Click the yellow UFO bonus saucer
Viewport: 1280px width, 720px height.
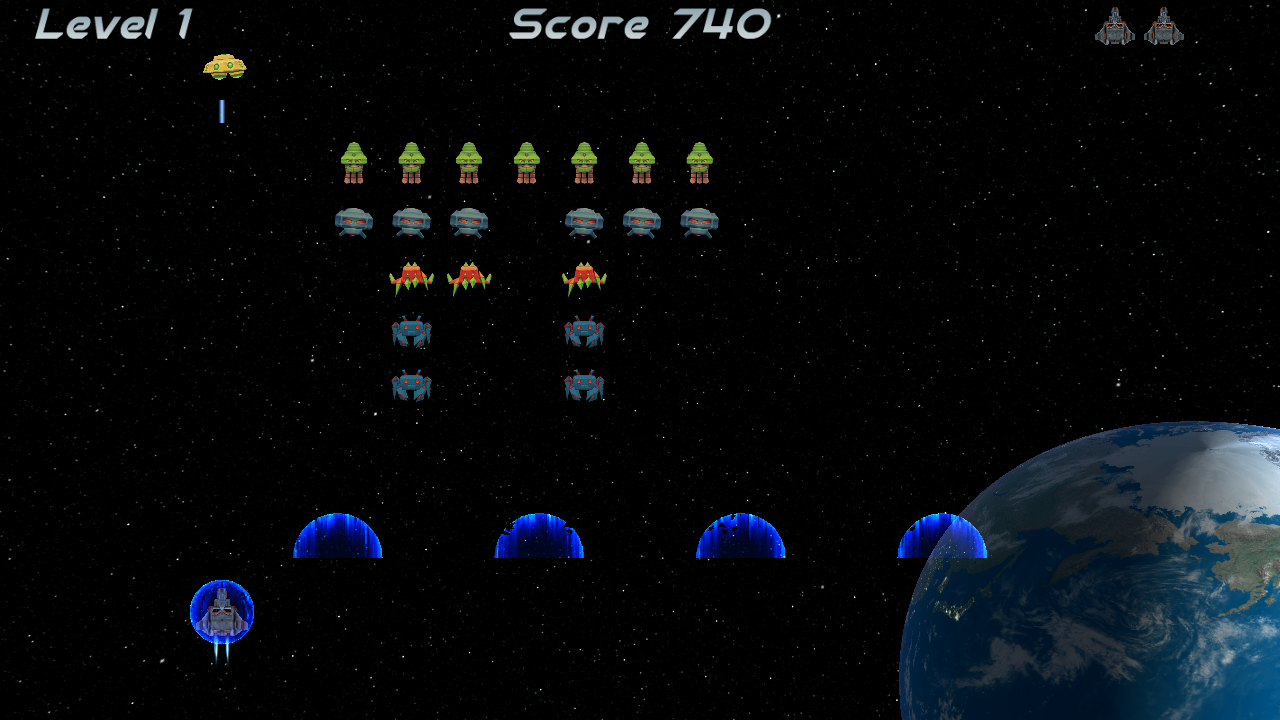(226, 64)
